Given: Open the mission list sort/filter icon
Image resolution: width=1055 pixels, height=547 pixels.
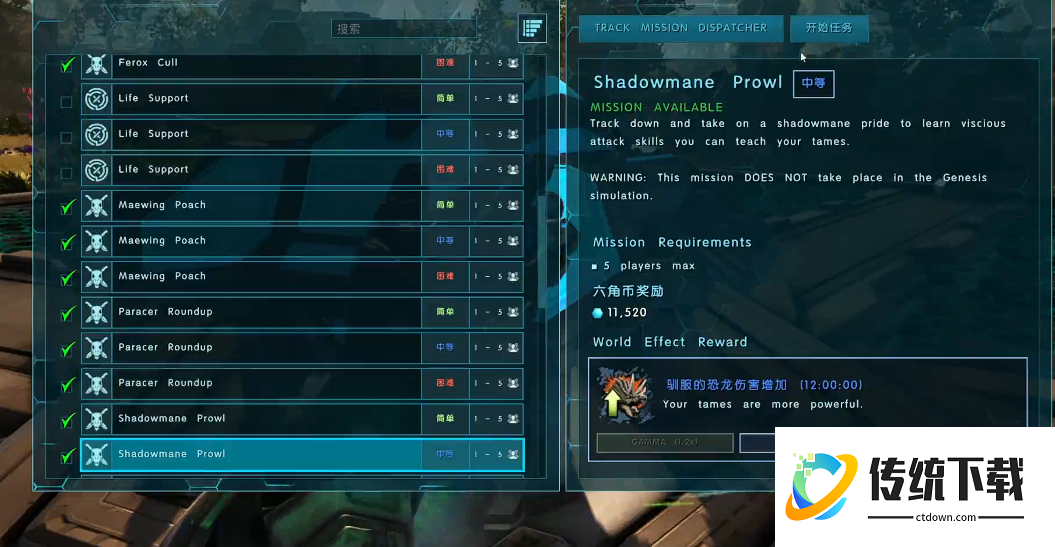Looking at the screenshot, I should click(x=532, y=29).
